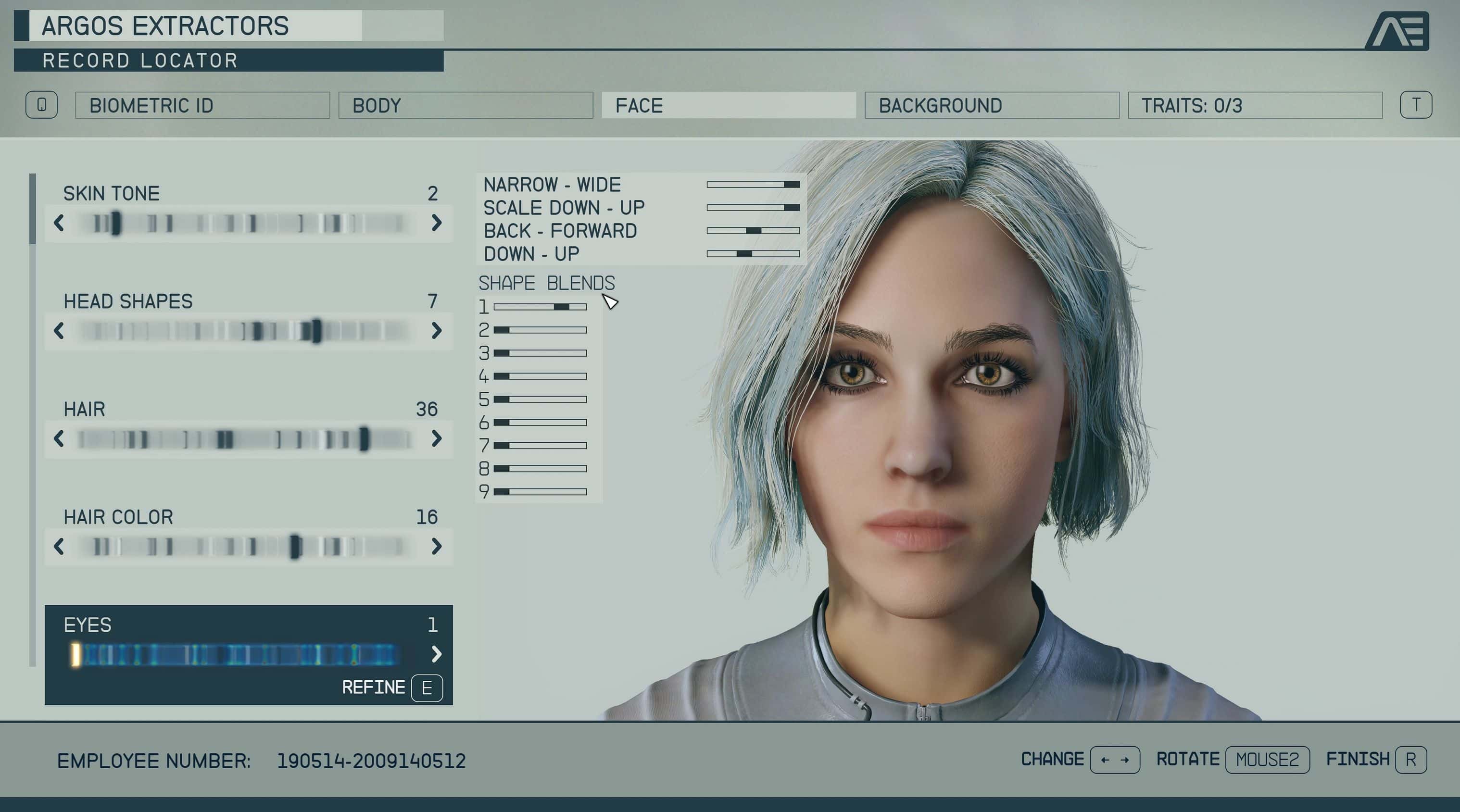Viewport: 1460px width, 812px height.
Task: Click the Skin Tone left arrow
Action: point(59,223)
